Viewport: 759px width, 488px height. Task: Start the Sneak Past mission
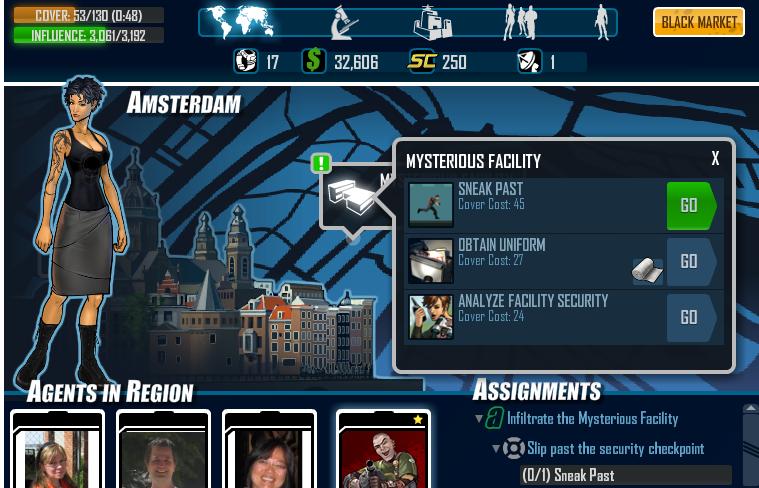pos(690,205)
